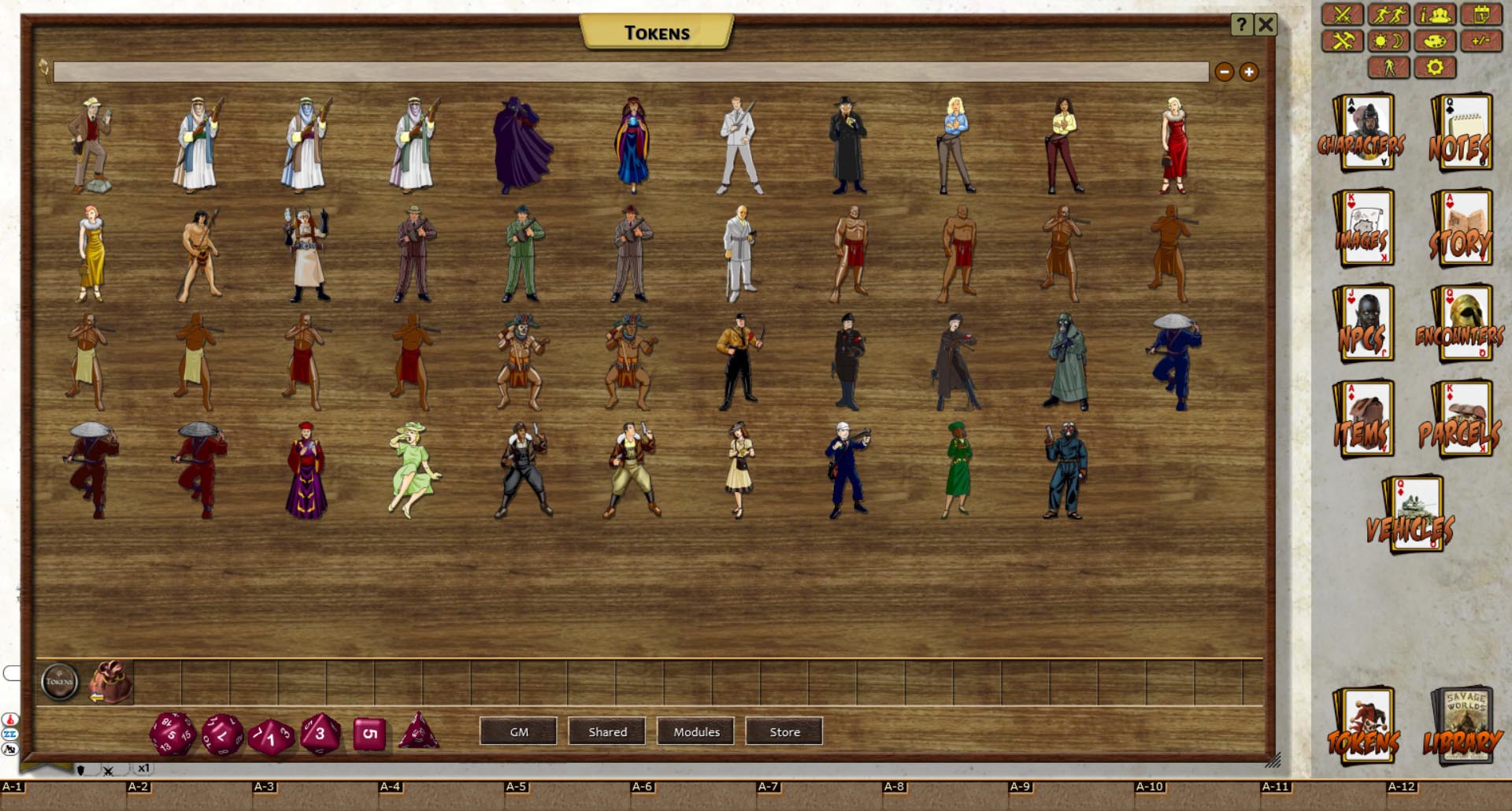The height and width of the screenshot is (811, 1512).
Task: Roll the maroon twenty-sided die
Action: 172,734
